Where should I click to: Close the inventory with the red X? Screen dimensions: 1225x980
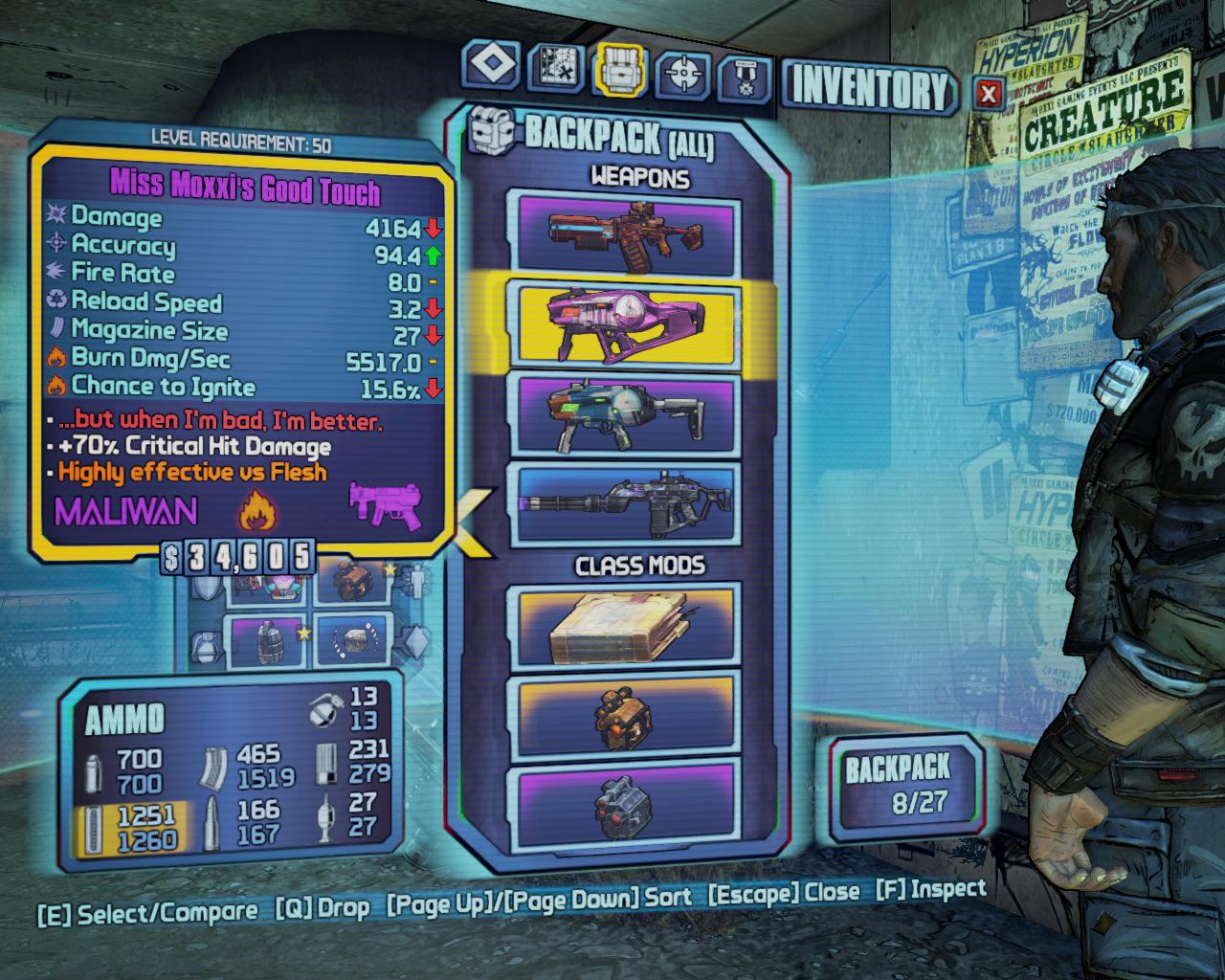[989, 93]
